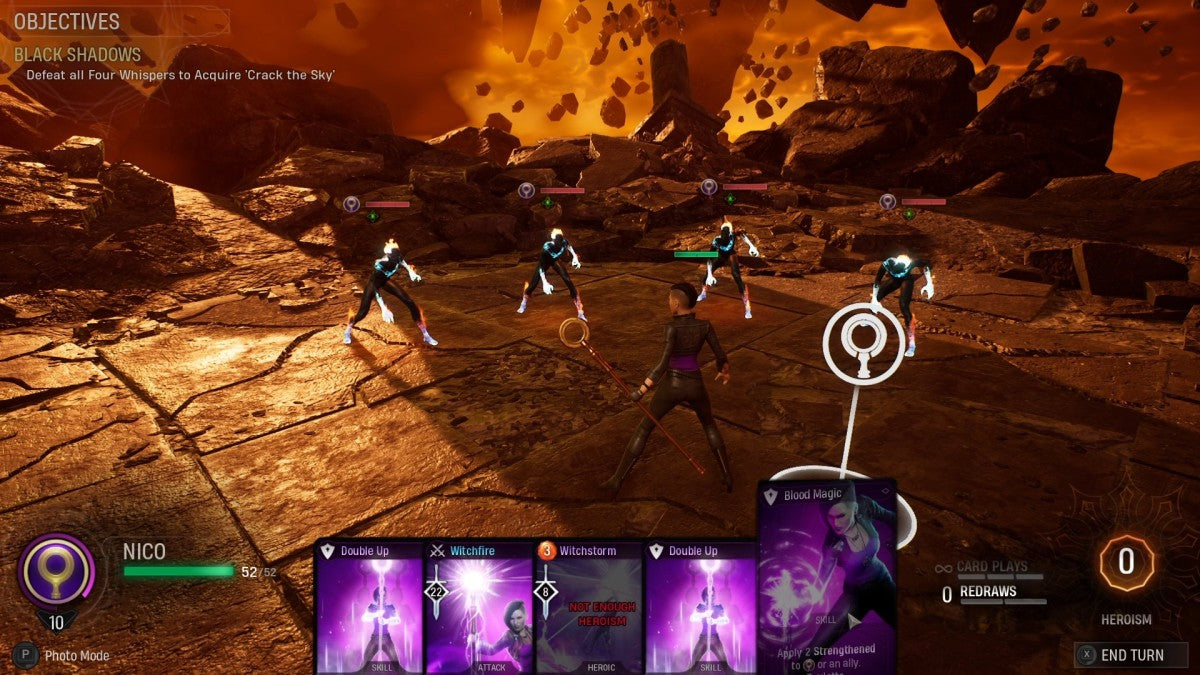Confirm the white target reticle marker
Image resolution: width=1200 pixels, height=675 pixels.
[x=863, y=343]
